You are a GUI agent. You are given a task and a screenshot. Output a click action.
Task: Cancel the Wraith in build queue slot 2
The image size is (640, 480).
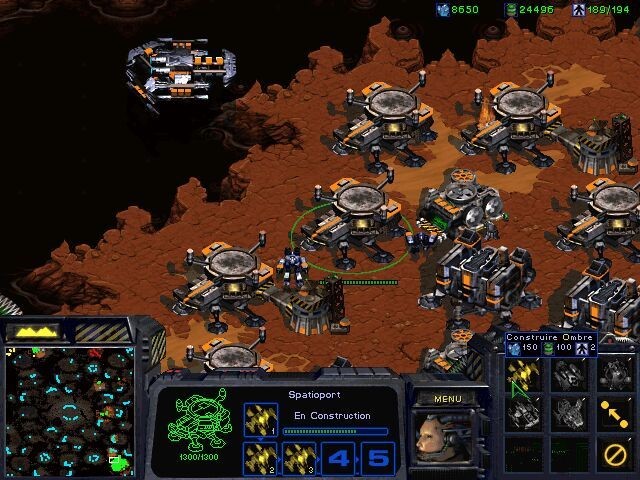261,457
